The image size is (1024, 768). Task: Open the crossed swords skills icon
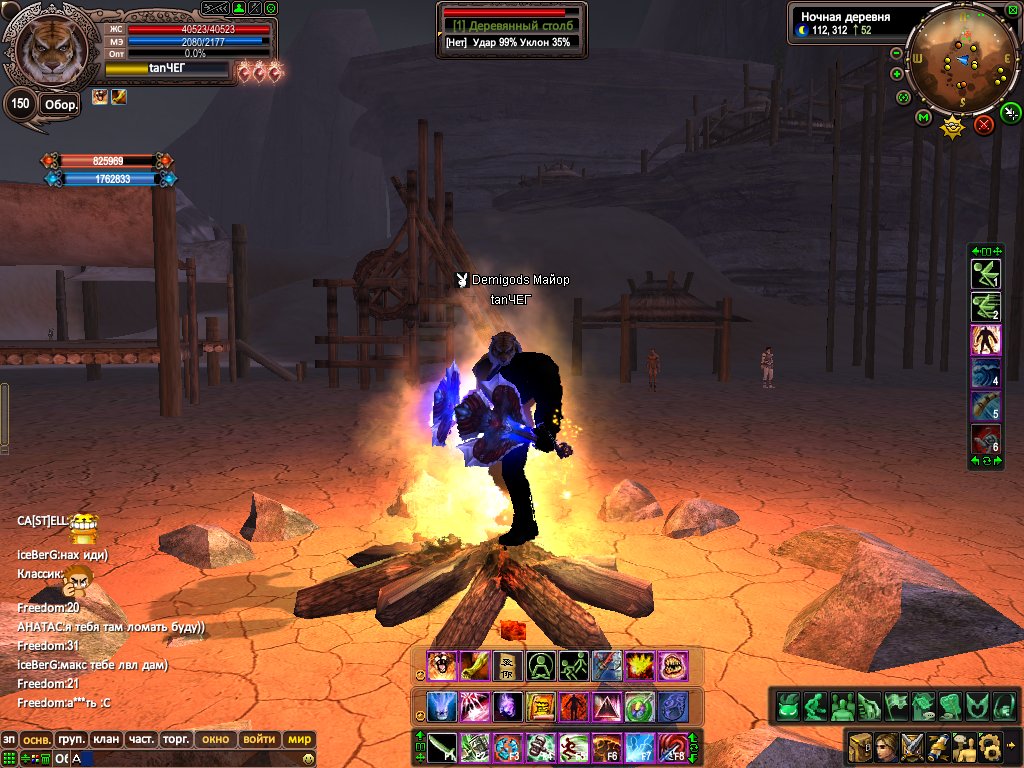(x=912, y=745)
